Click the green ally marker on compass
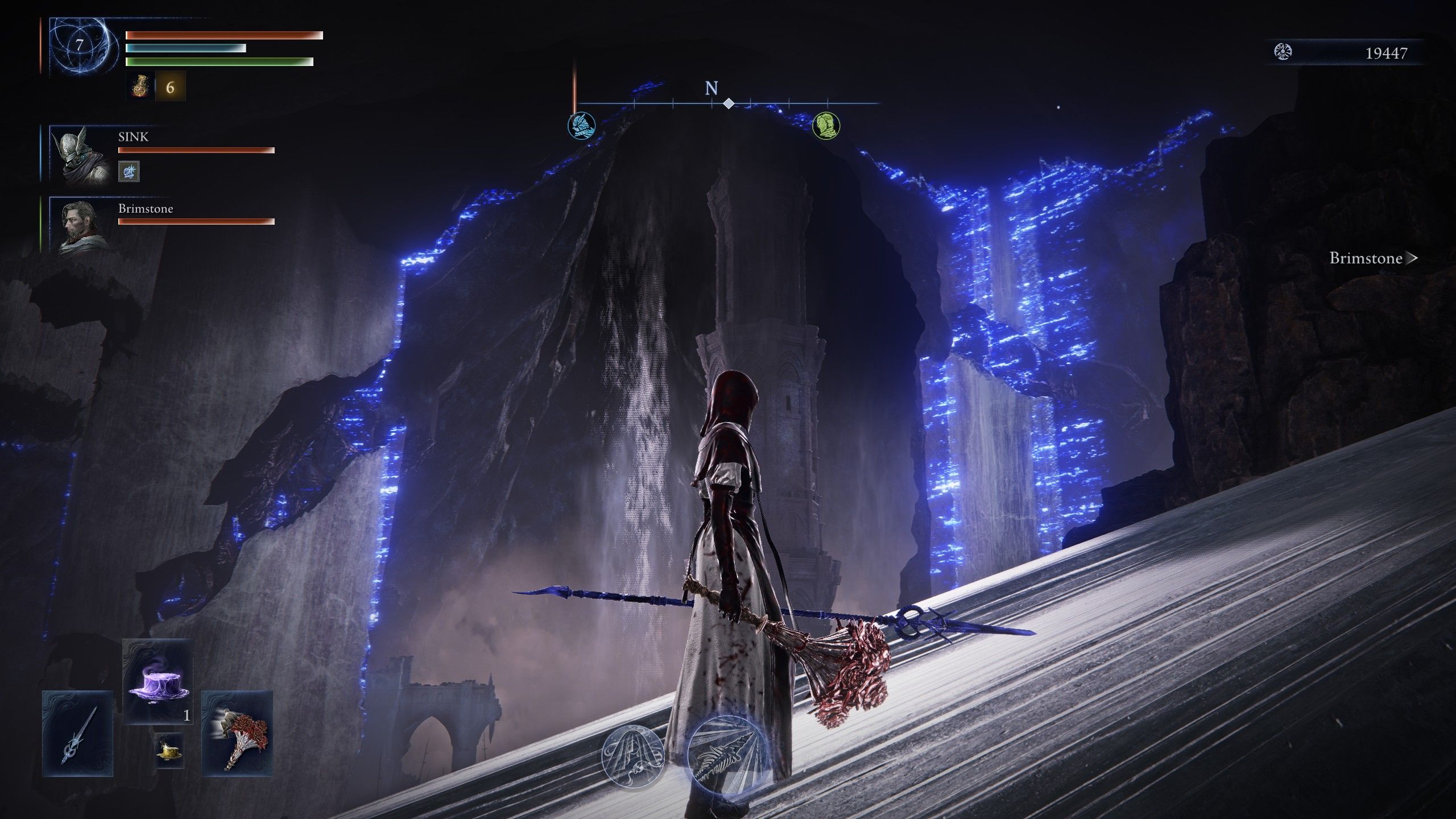Viewport: 1456px width, 819px height. (x=826, y=125)
